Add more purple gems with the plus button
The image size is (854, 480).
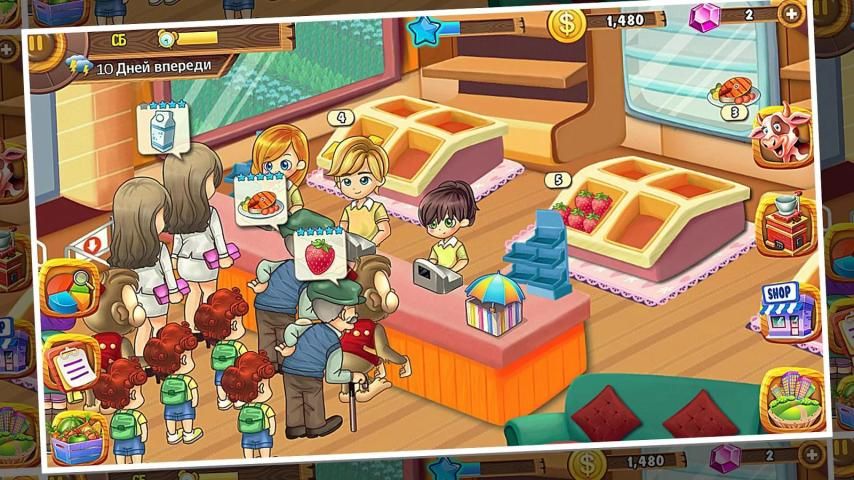[790, 14]
